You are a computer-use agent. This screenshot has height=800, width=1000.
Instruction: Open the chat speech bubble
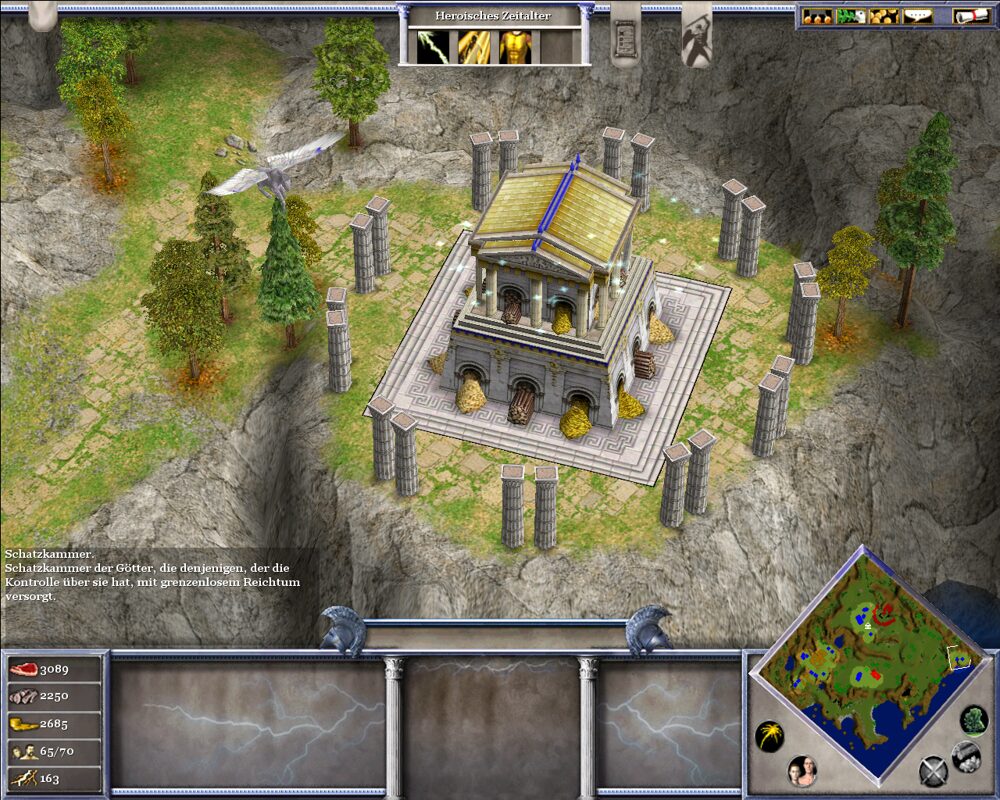[915, 16]
